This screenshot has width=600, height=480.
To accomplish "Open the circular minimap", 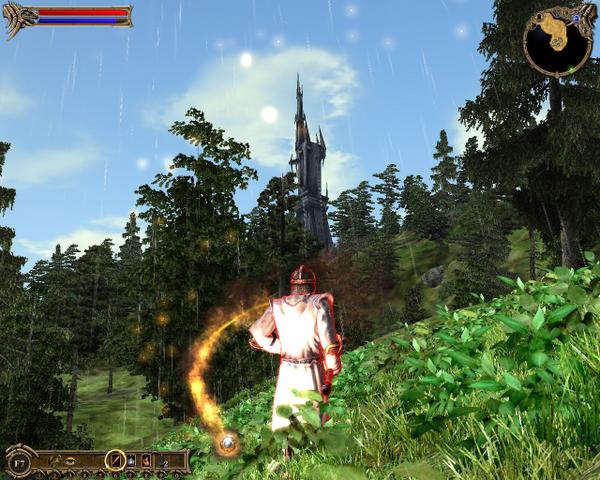I will pyautogui.click(x=557, y=40).
